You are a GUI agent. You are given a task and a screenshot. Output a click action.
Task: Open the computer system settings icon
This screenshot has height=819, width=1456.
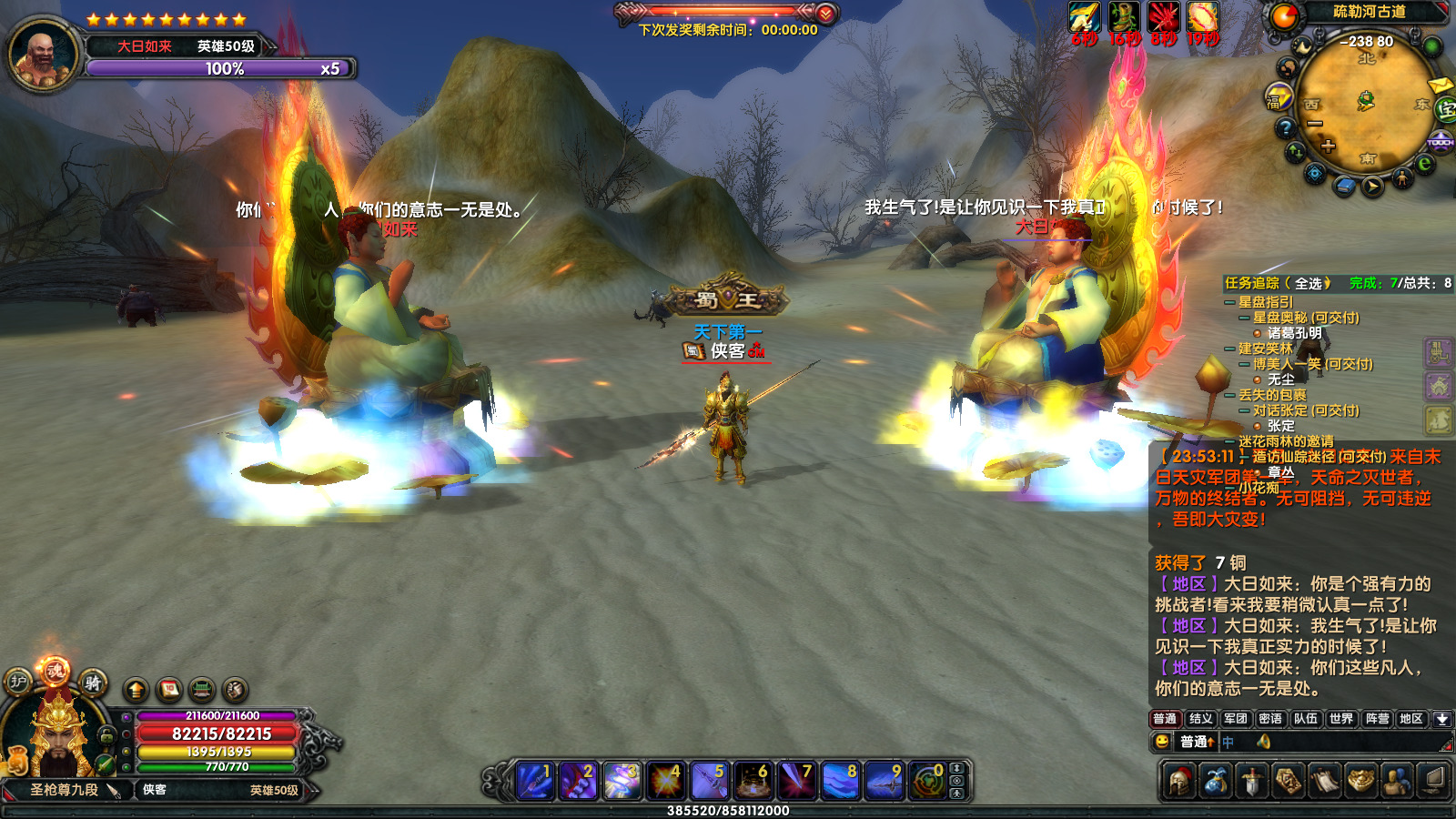click(x=1433, y=781)
